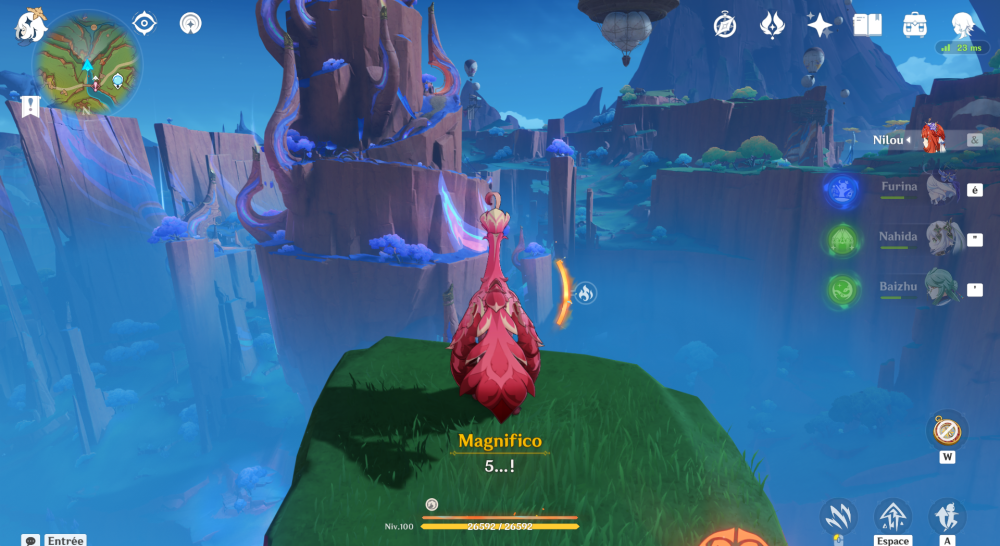Activate the claw slash attack skill
1000x546 pixels.
point(839,516)
